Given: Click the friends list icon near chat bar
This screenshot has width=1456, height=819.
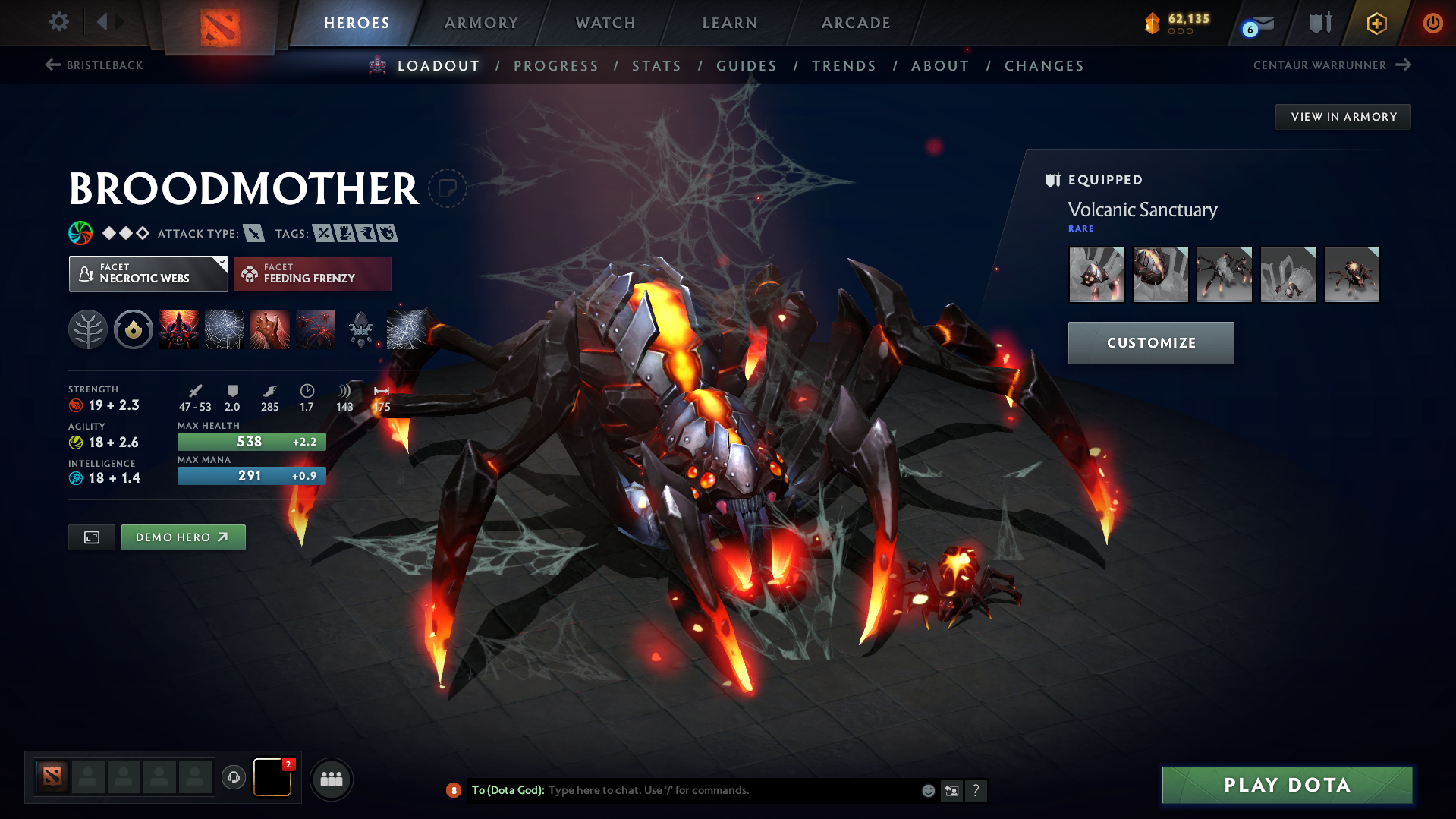Looking at the screenshot, I should (x=332, y=779).
